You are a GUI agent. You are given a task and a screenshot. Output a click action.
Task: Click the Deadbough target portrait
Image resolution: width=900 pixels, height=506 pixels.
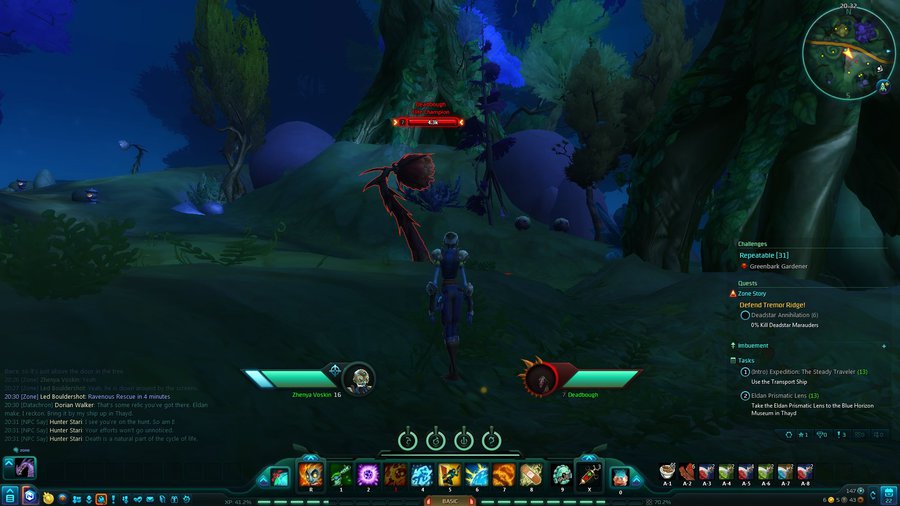pos(542,377)
